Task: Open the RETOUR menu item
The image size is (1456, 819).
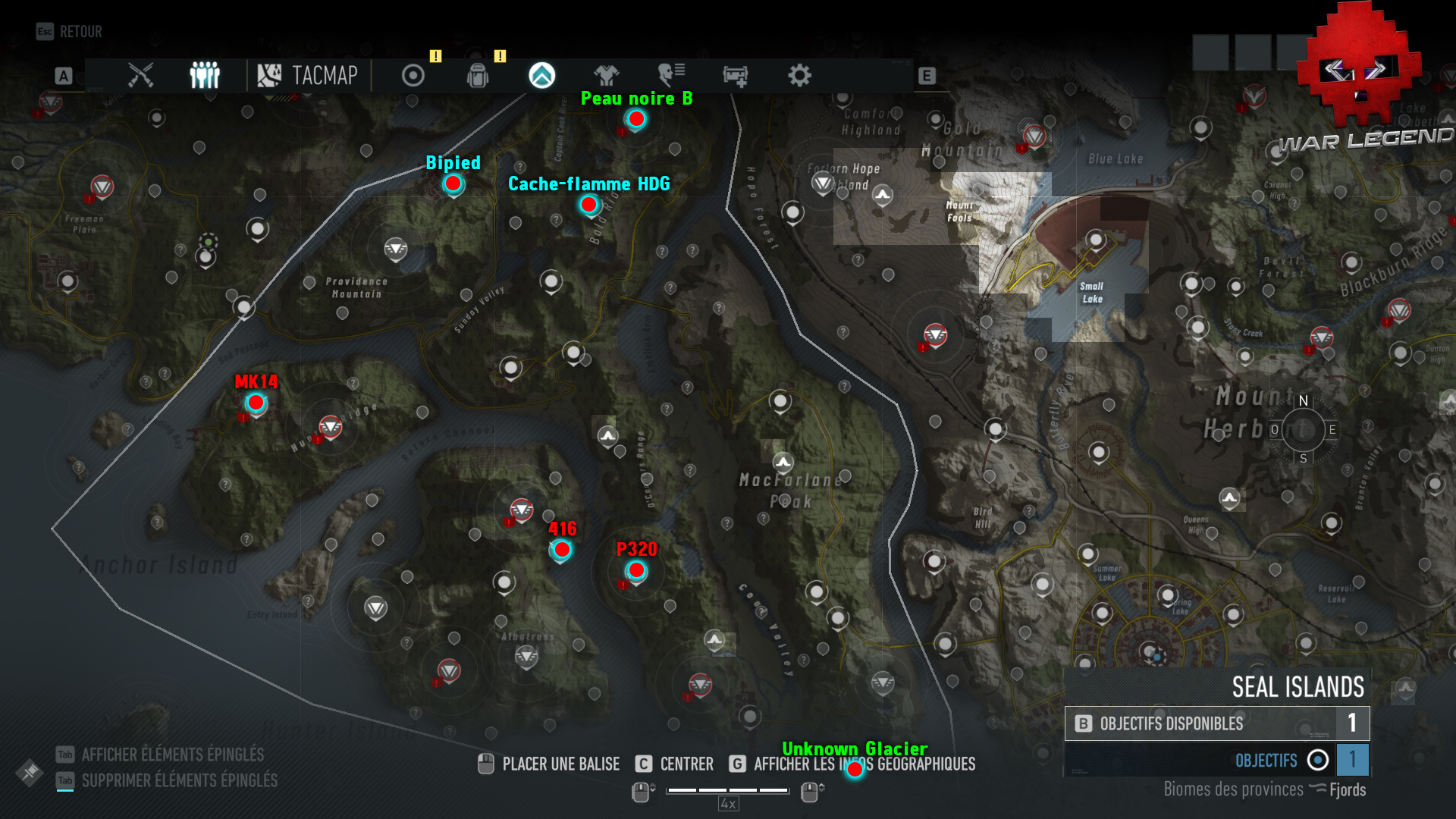Action: (80, 32)
